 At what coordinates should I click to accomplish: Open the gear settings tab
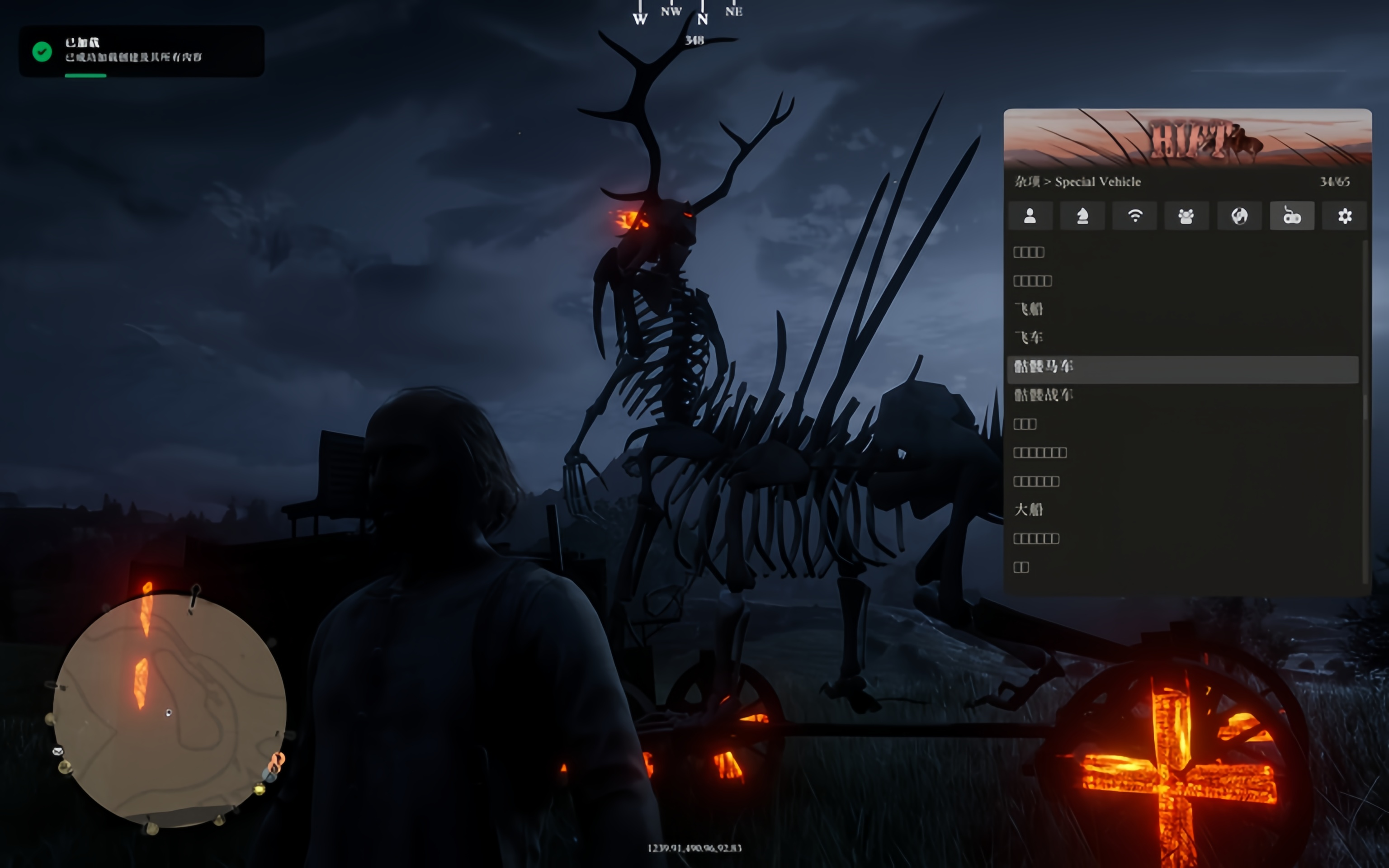(x=1344, y=216)
